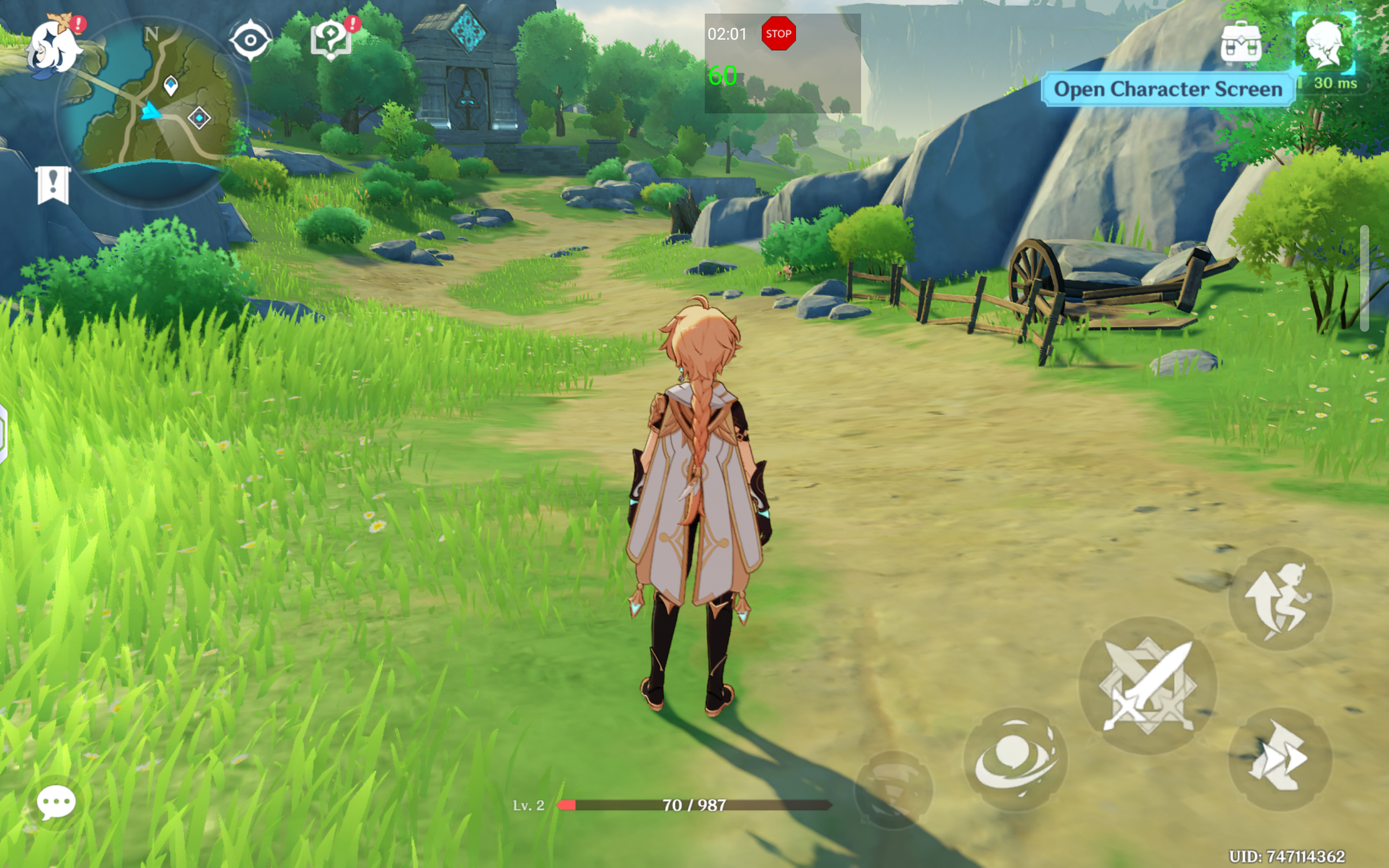Toggle Elemental Sight eye icon
The width and height of the screenshot is (1389, 868).
click(250, 40)
